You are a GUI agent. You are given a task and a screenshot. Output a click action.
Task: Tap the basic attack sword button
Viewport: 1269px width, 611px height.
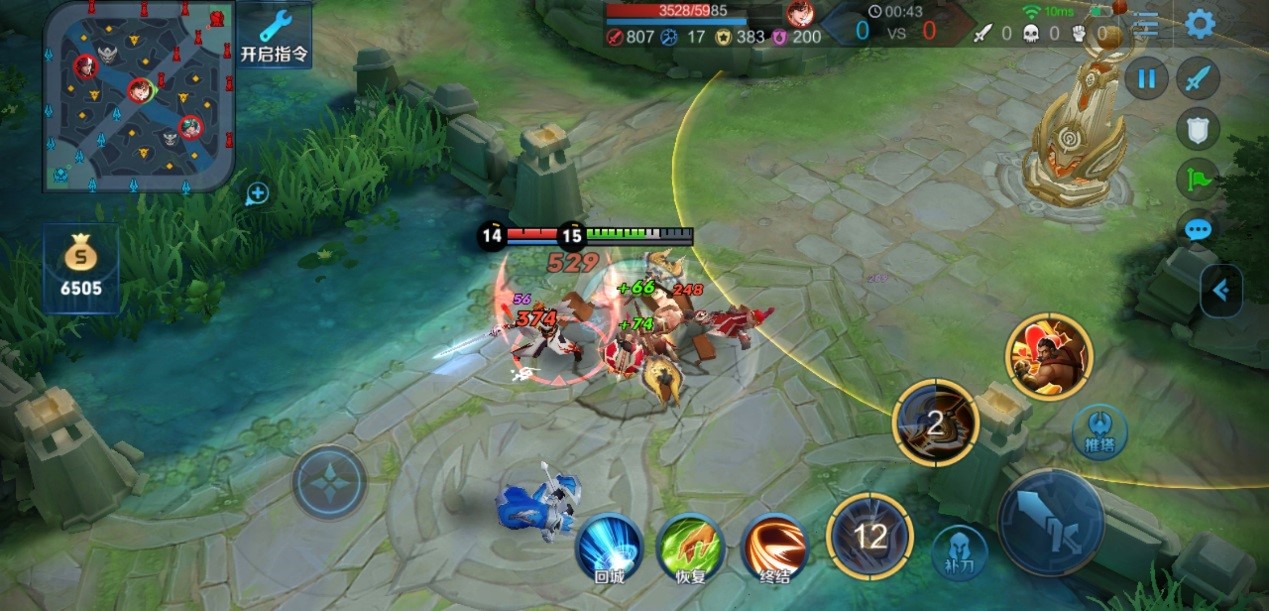(1050, 521)
